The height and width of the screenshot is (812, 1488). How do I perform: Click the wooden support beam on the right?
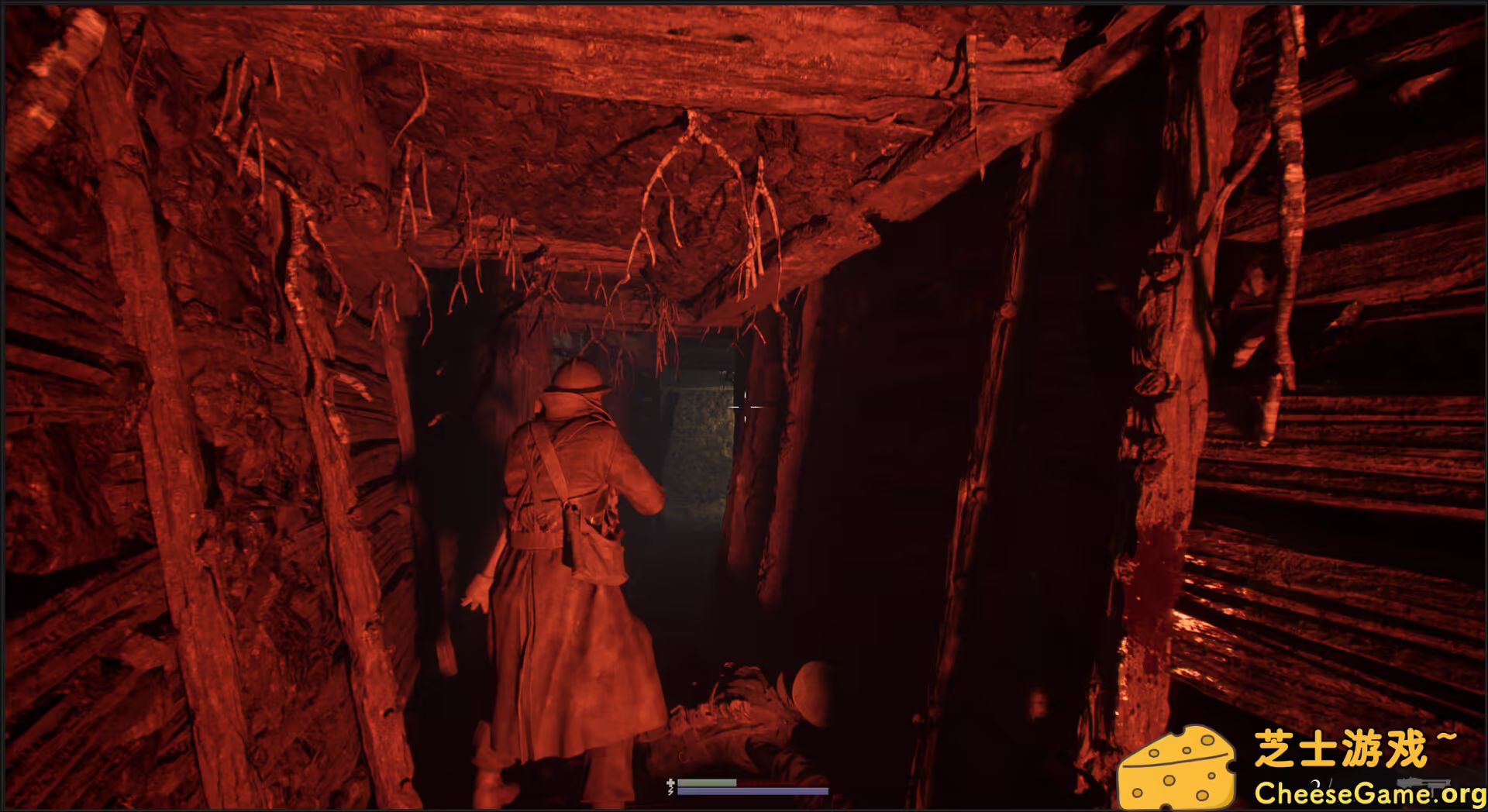coord(1007,387)
